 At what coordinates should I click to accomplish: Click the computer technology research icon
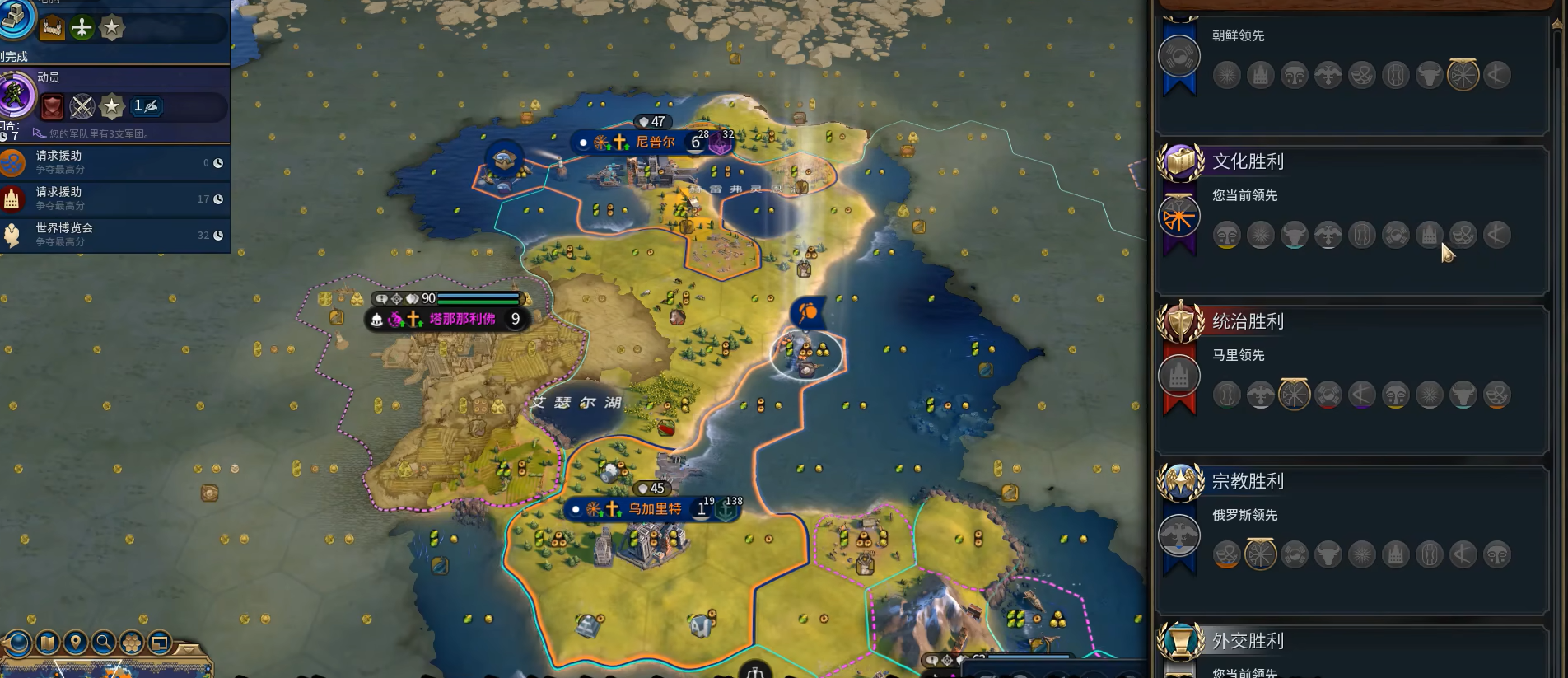pos(18,18)
